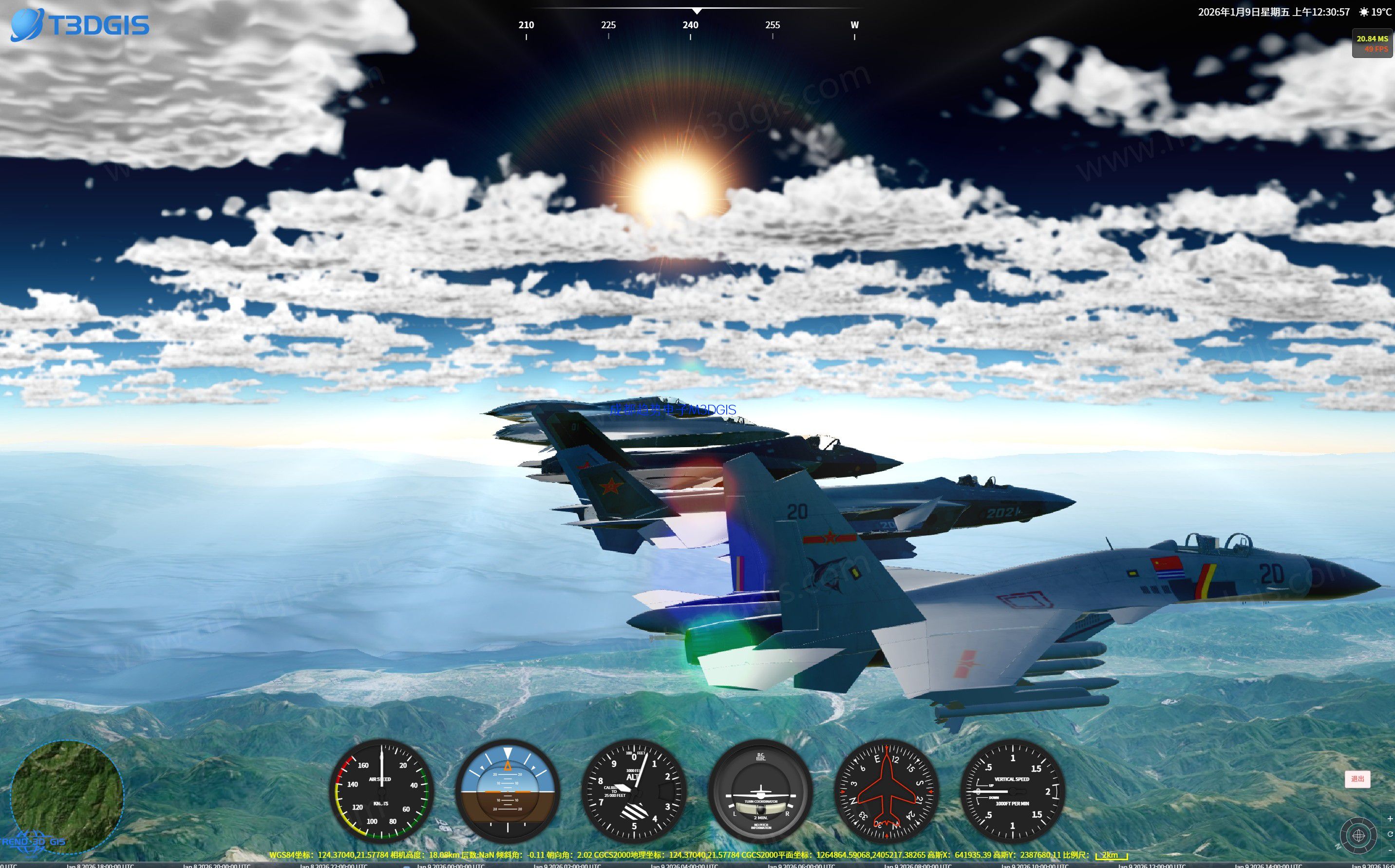The width and height of the screenshot is (1395, 868).
Task: Click the attitude indicator horizon gauge
Action: [508, 792]
